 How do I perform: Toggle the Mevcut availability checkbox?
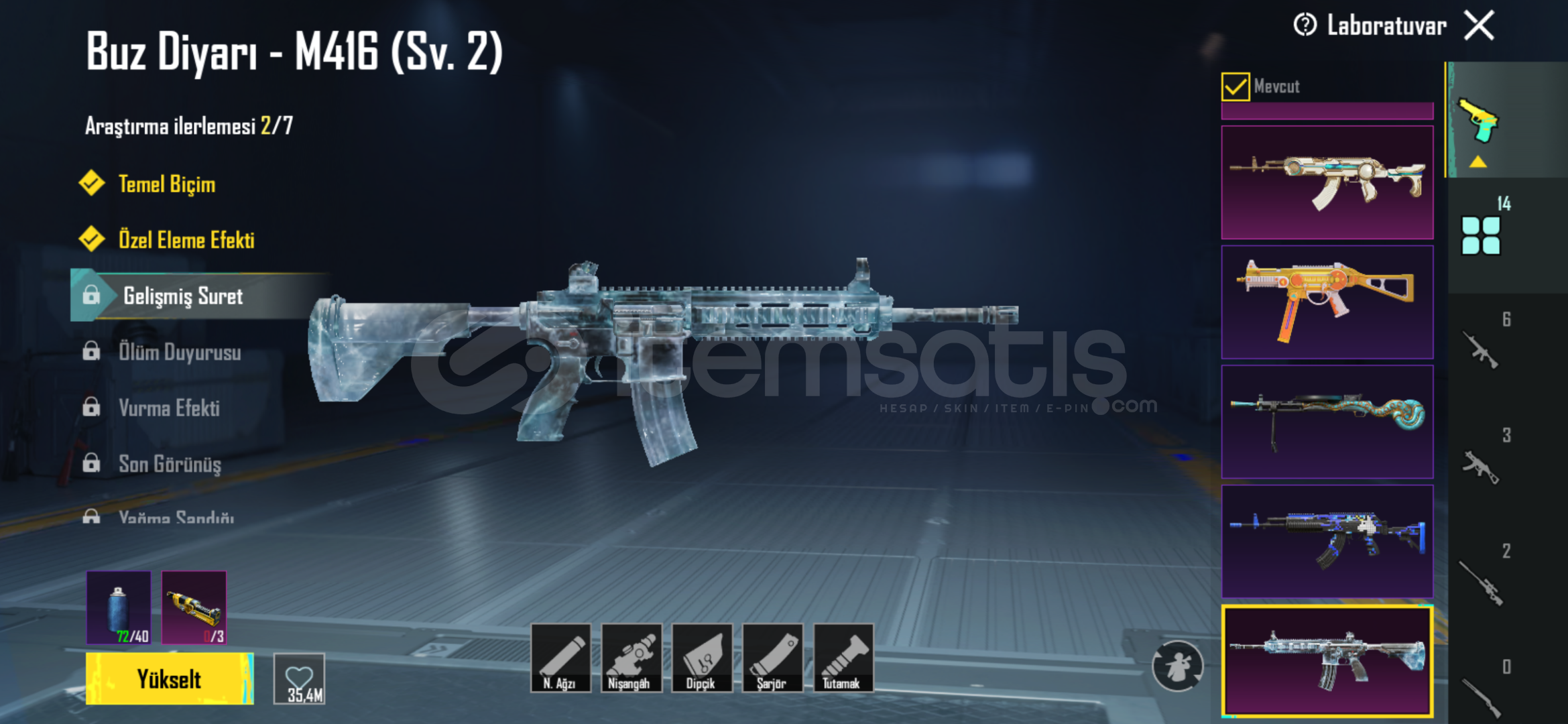1237,86
